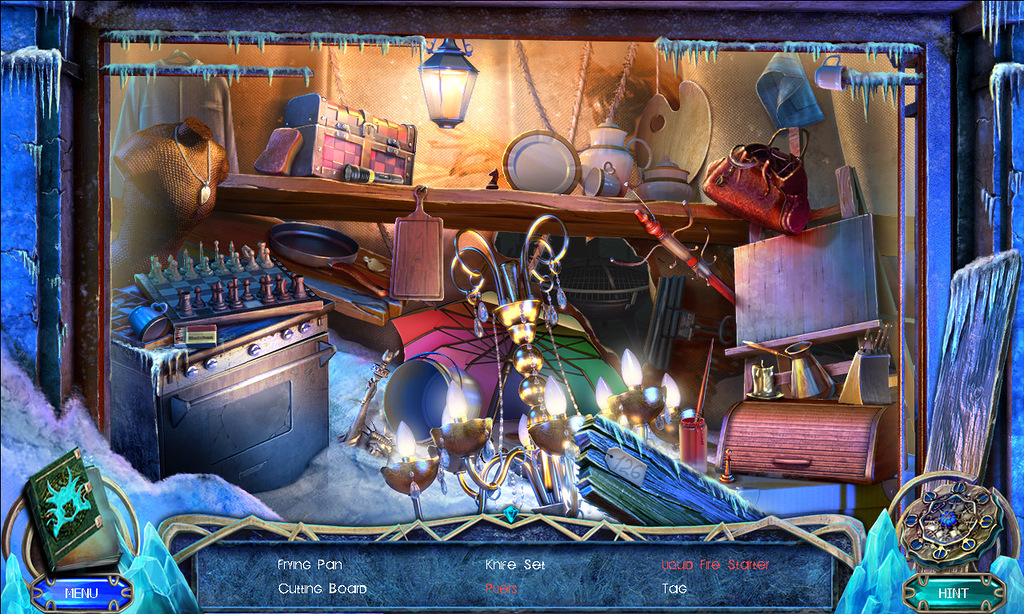Click the red 'Pliers' list entry
The image size is (1024, 614).
[501, 589]
